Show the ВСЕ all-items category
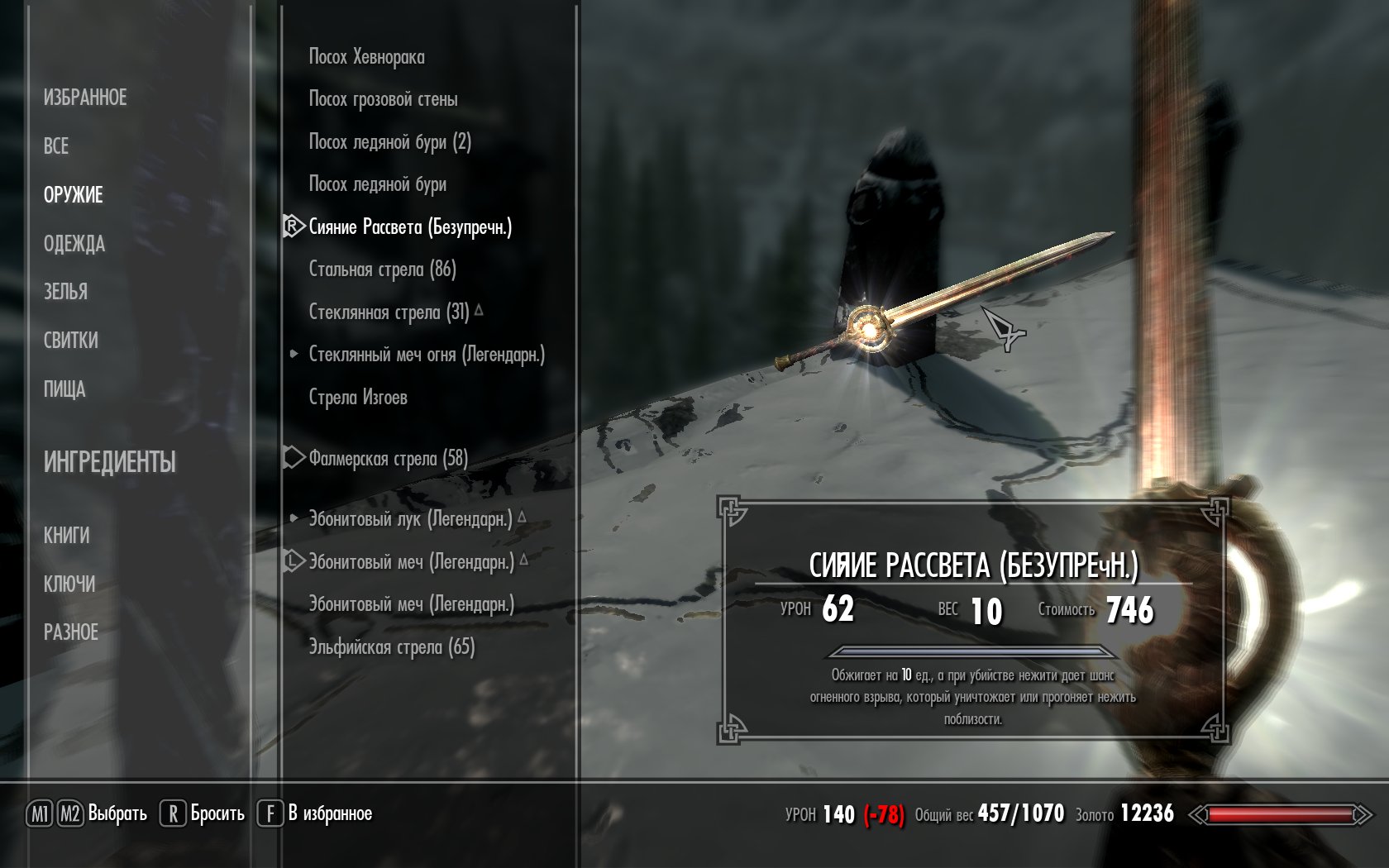The image size is (1389, 868). 56,146
